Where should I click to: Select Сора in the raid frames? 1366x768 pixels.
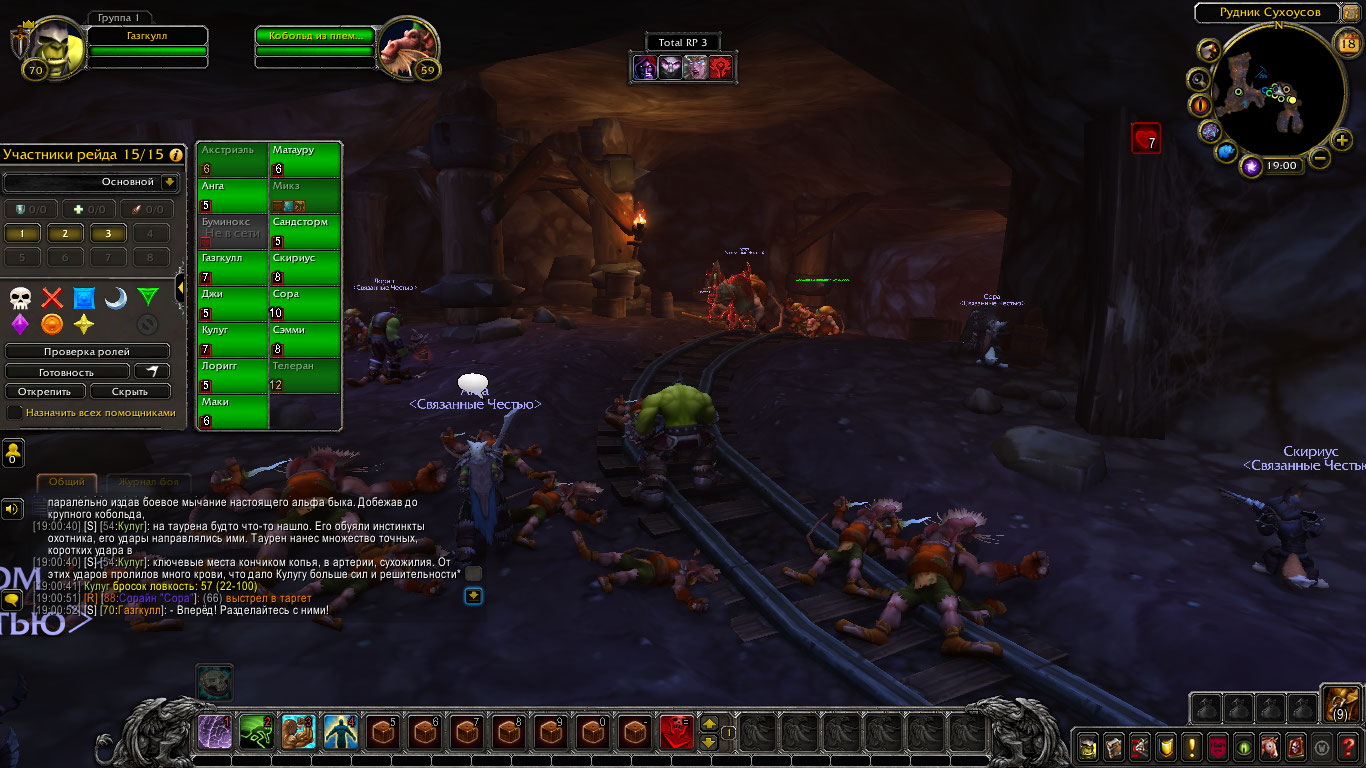click(306, 304)
